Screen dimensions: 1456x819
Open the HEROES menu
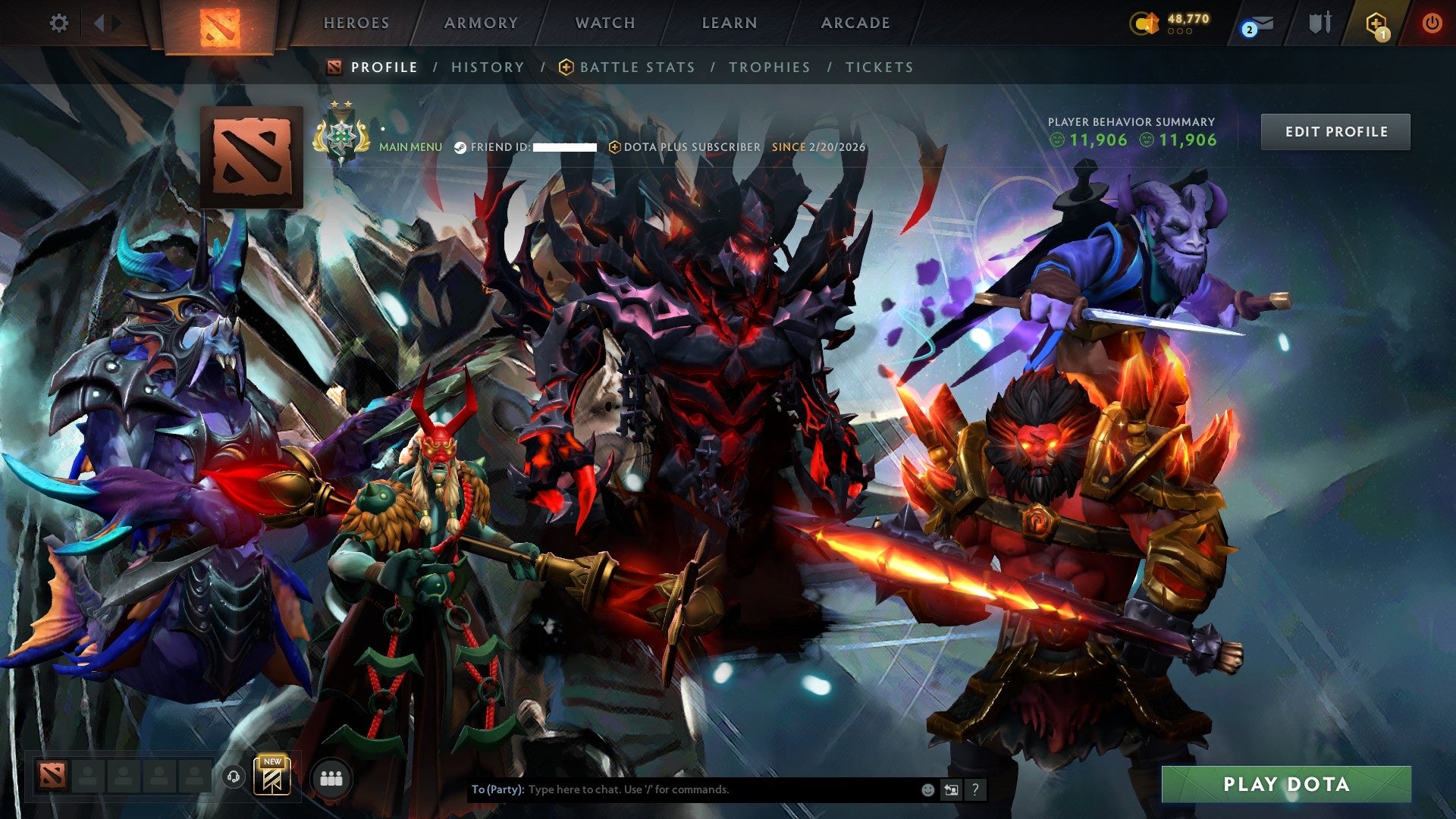click(356, 23)
